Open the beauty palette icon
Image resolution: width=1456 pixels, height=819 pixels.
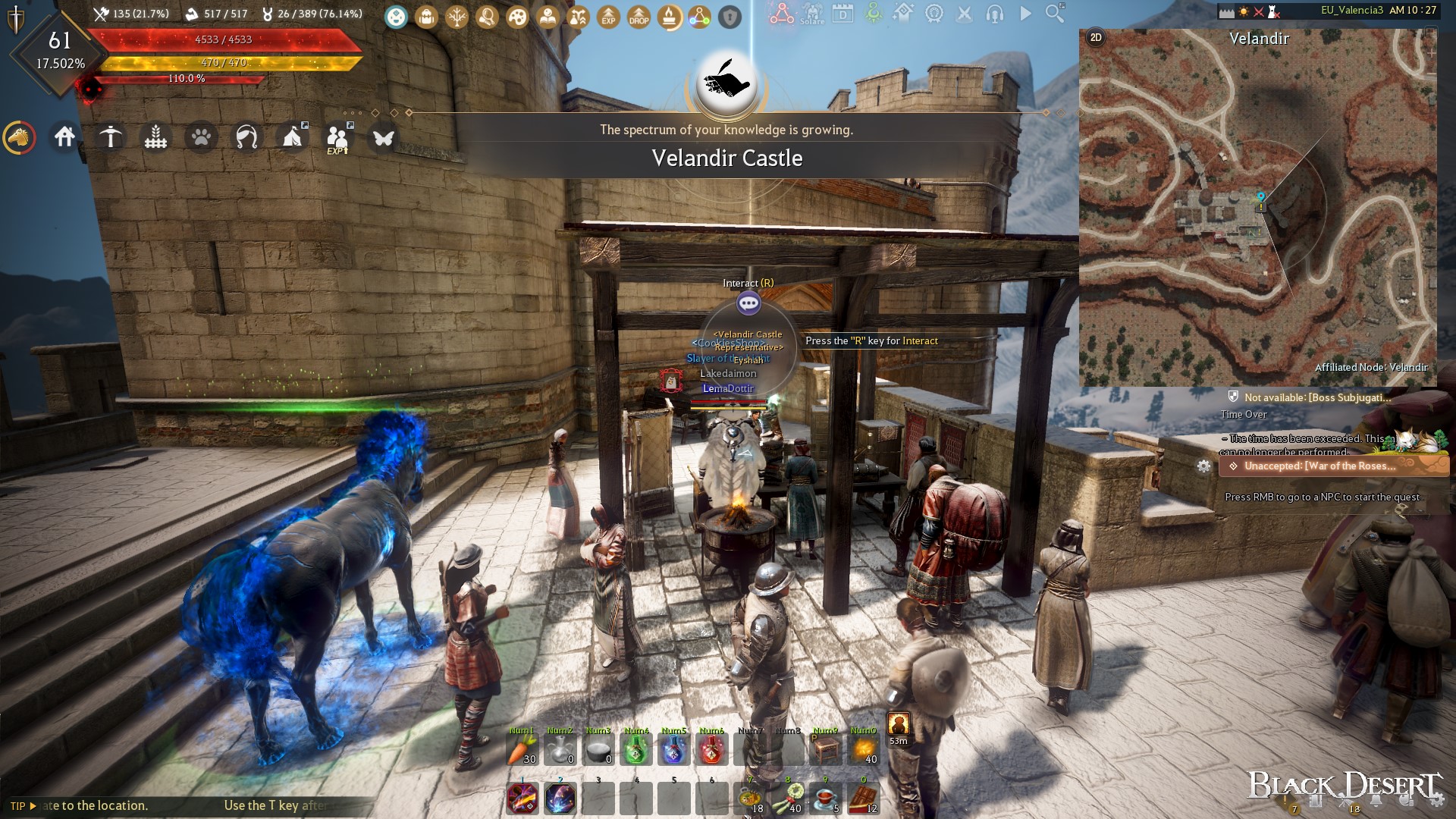(516, 17)
